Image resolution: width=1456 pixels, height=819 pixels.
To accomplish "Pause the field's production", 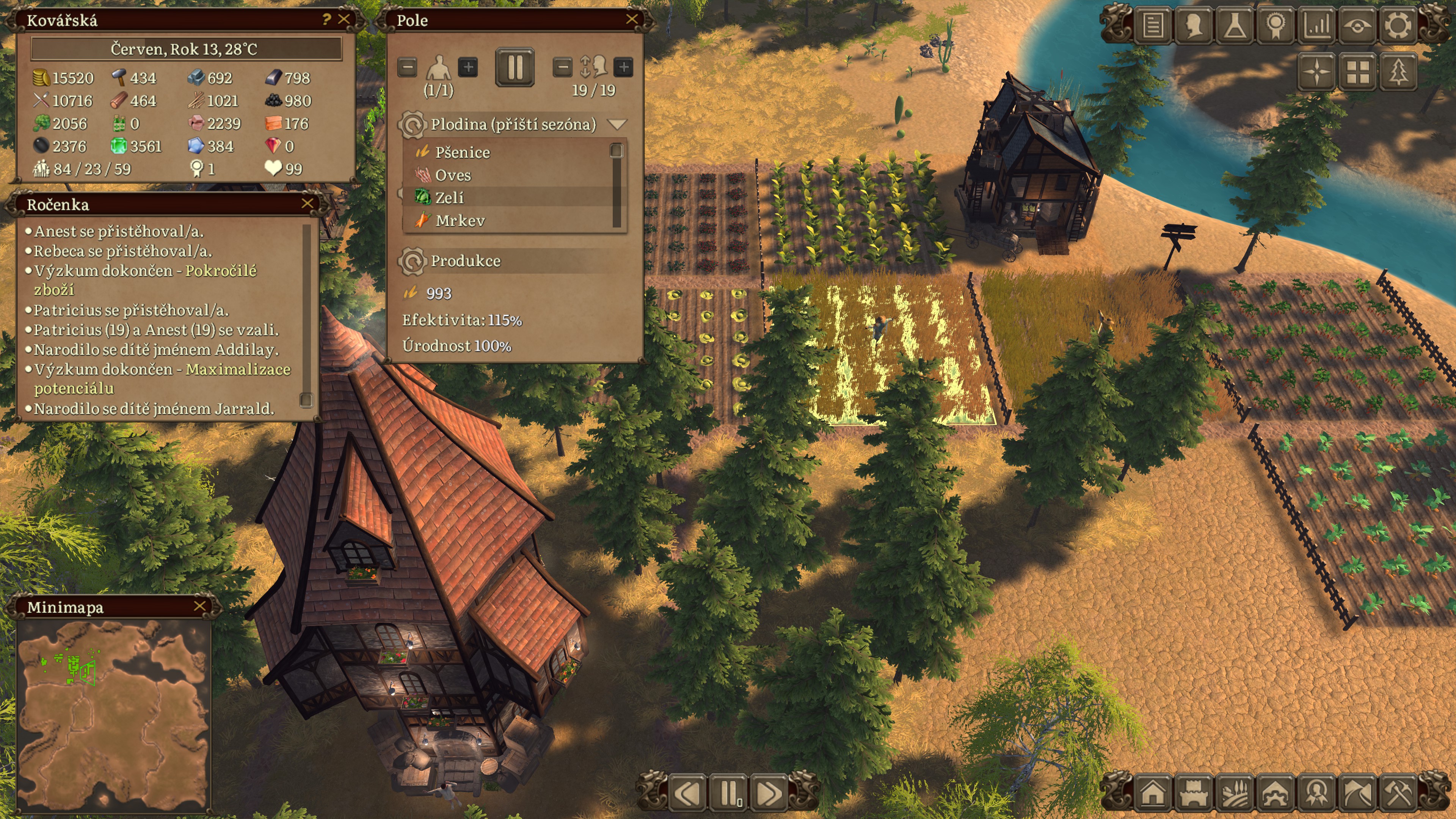I will click(x=515, y=67).
